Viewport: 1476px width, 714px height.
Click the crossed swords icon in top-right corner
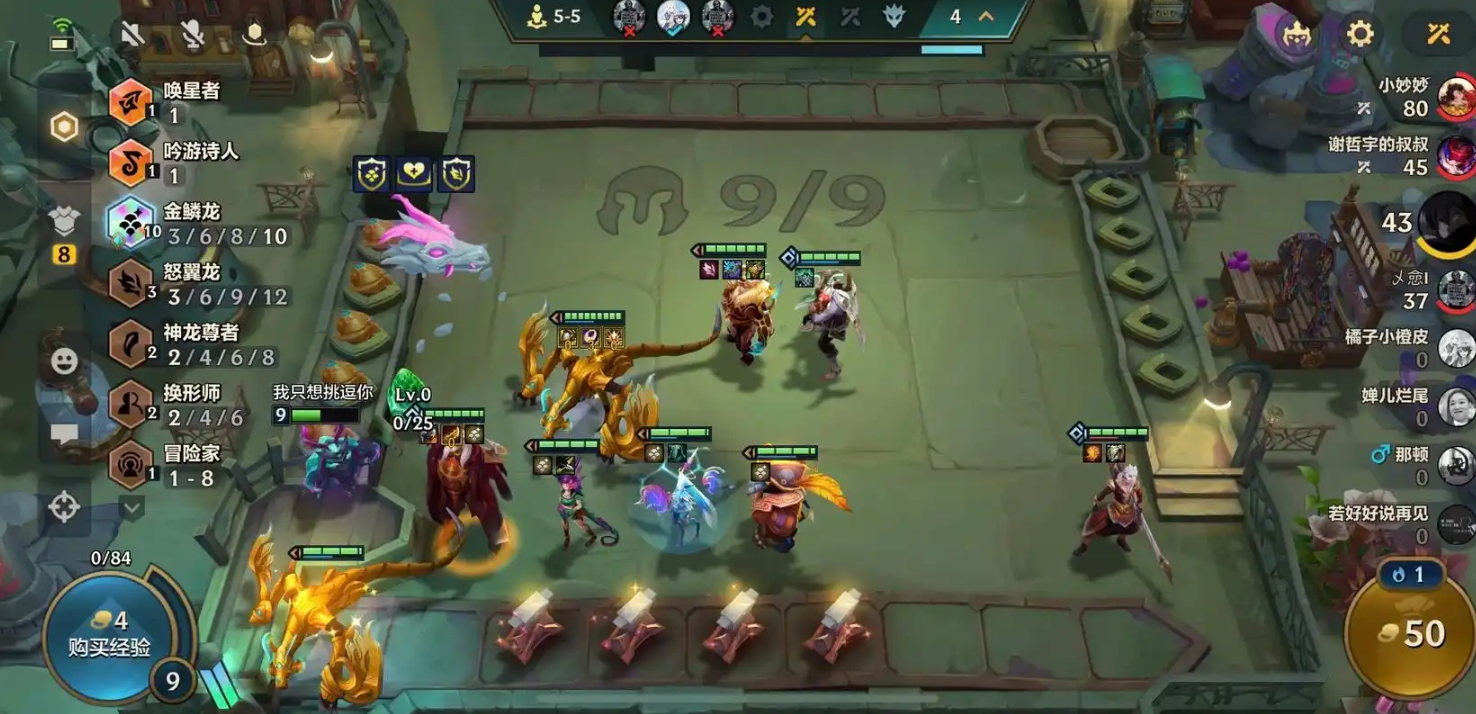[x=1438, y=34]
